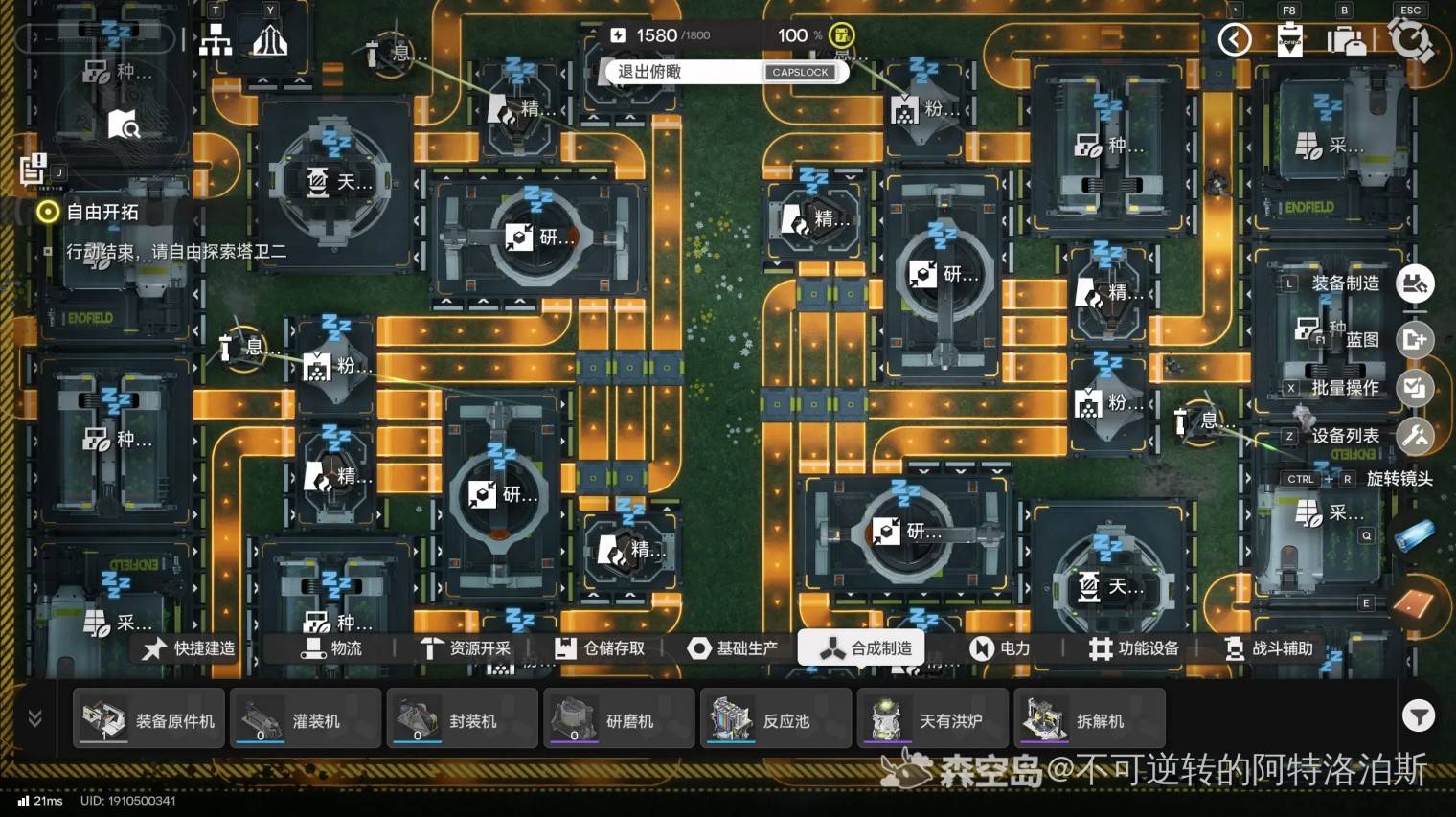Choose the 拆解机 disassembler card
The image size is (1456, 817).
tap(1089, 718)
